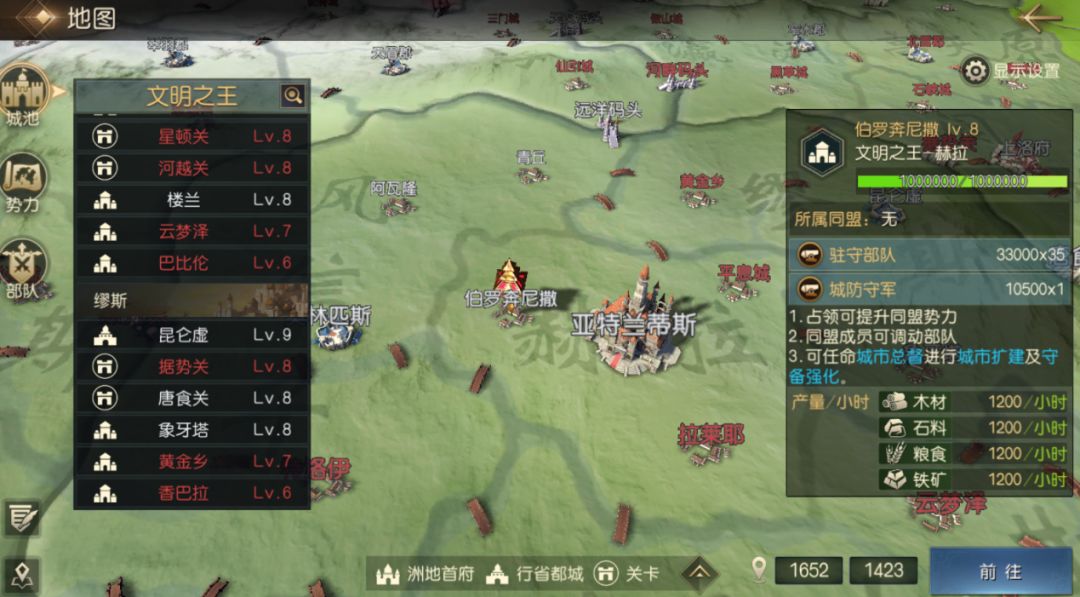Choose 云梦泽 Lv.7 list row
This screenshot has width=1080, height=597.
192,231
